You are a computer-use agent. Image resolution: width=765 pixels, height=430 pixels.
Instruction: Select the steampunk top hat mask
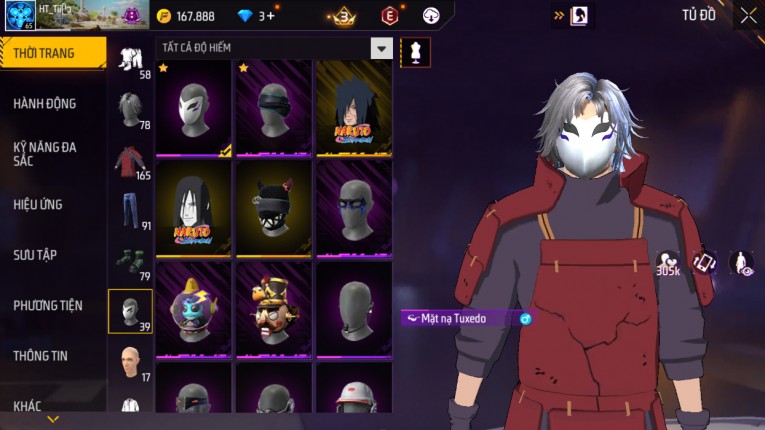coord(274,308)
